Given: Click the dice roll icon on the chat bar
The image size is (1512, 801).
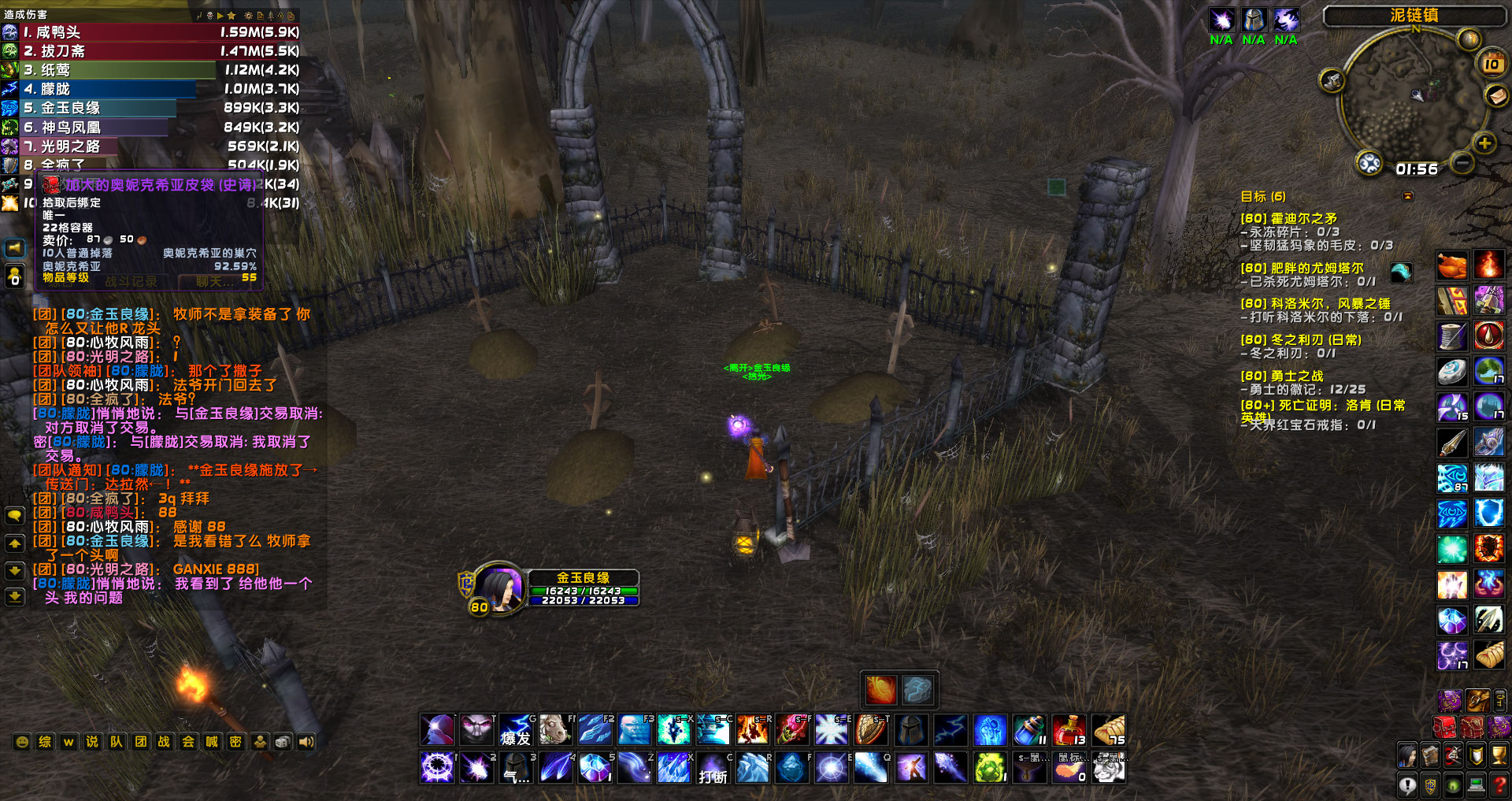Looking at the screenshot, I should [282, 742].
